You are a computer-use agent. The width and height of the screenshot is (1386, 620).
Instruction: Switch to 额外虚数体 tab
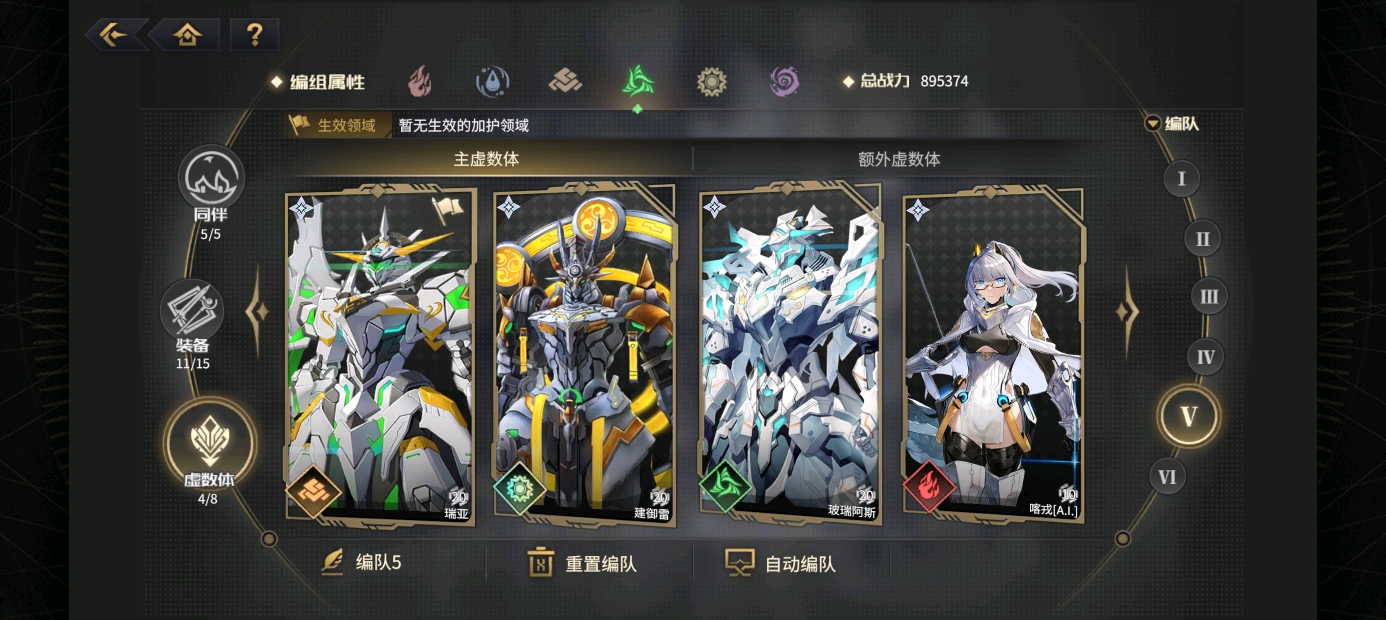coord(899,159)
